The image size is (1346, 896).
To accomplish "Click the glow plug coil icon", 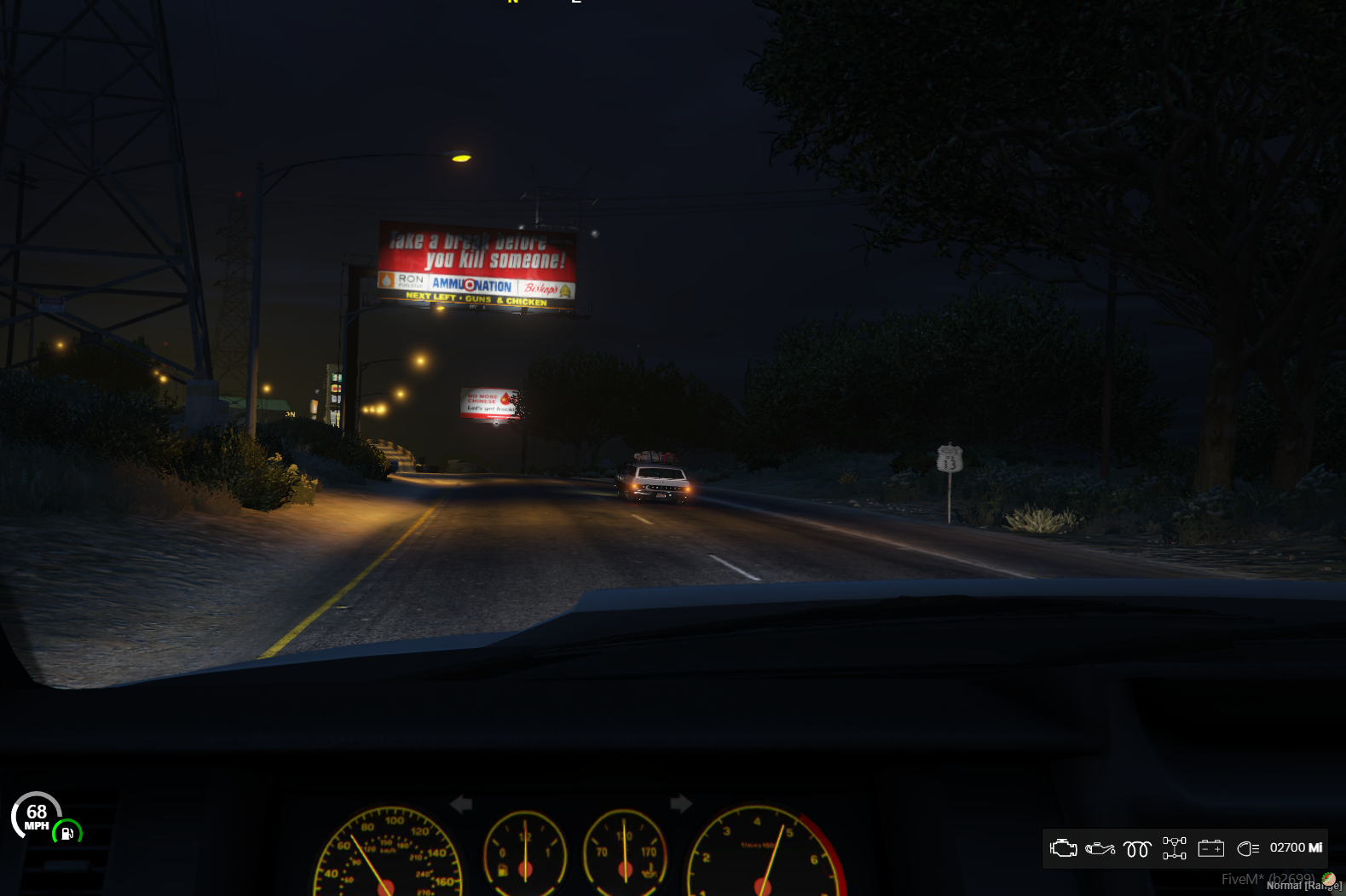I will [x=1137, y=849].
